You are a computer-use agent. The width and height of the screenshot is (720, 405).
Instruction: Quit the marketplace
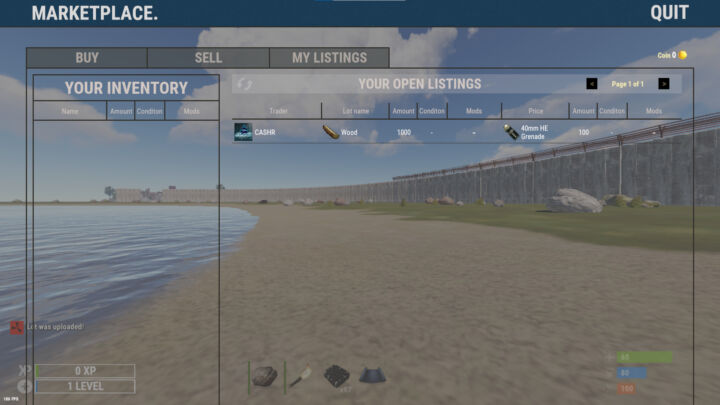[669, 13]
